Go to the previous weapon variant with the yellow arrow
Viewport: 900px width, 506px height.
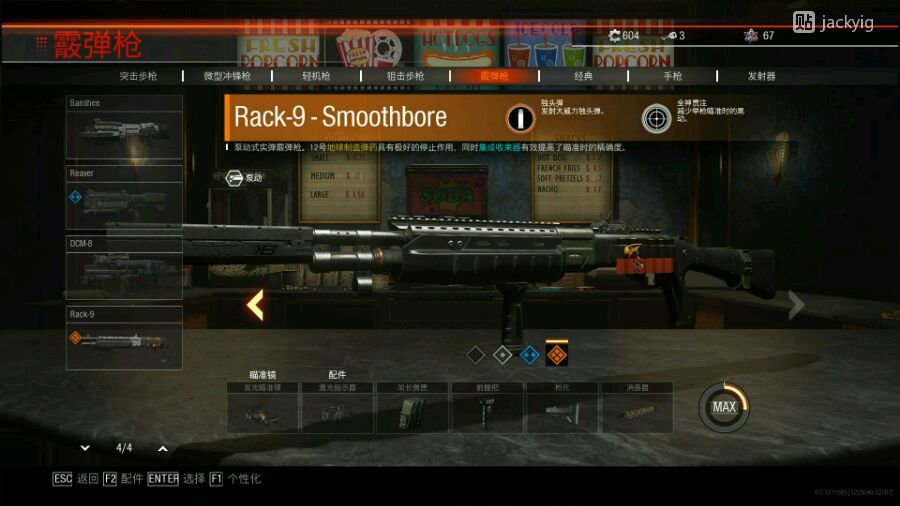[x=255, y=305]
